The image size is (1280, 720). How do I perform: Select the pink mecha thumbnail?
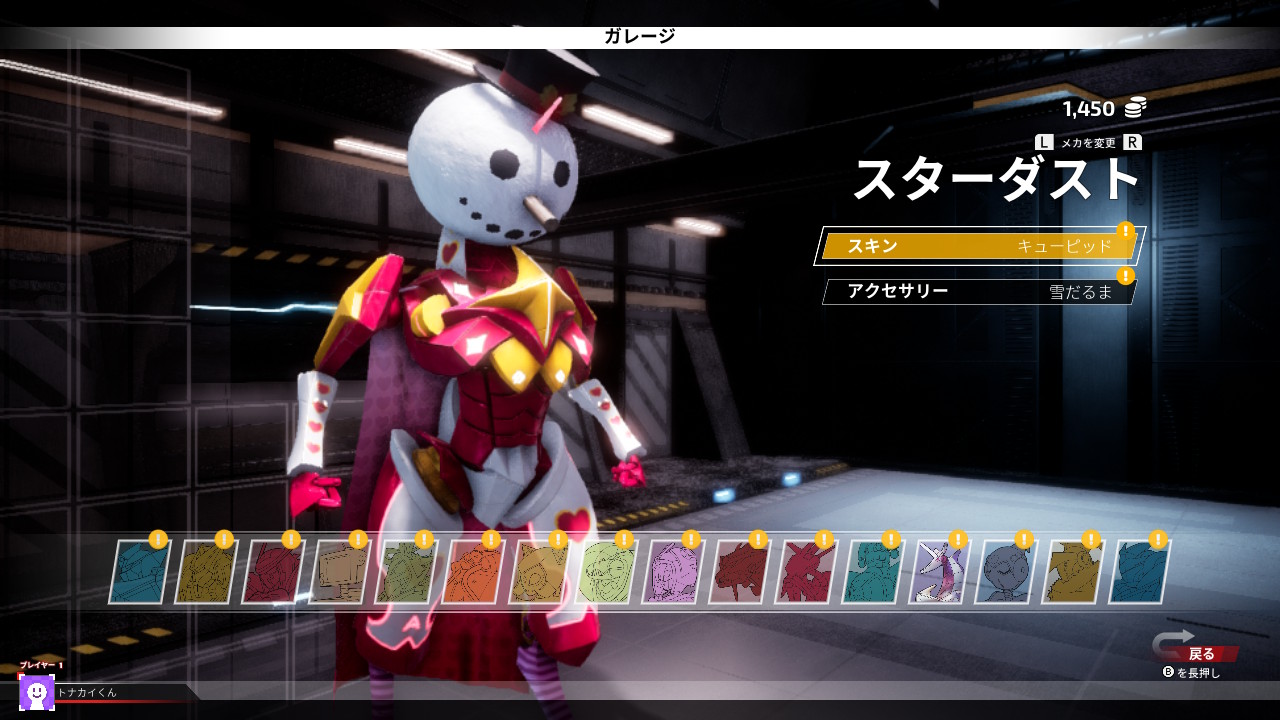point(673,573)
